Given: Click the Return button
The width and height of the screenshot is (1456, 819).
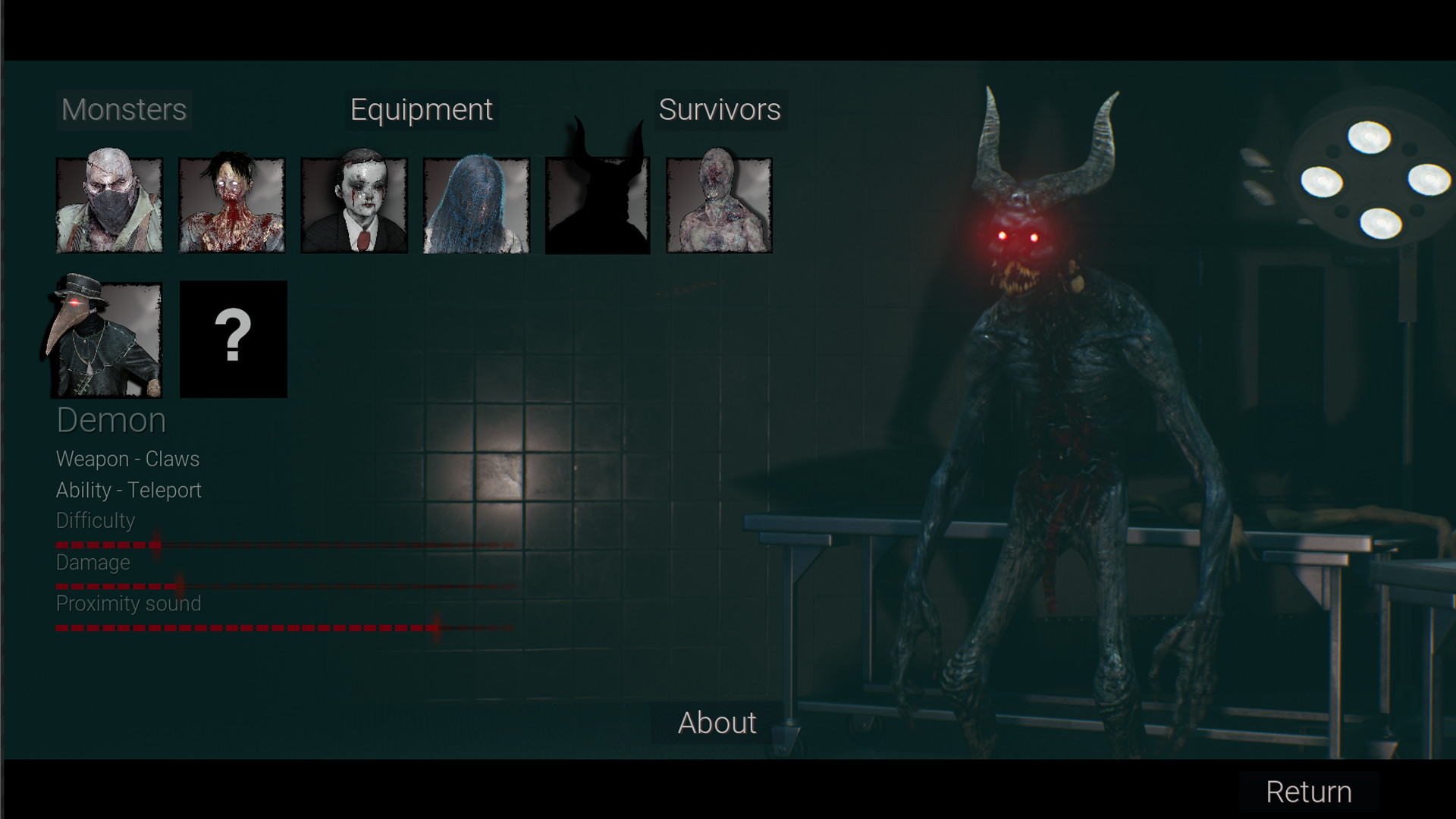Looking at the screenshot, I should click(1308, 792).
